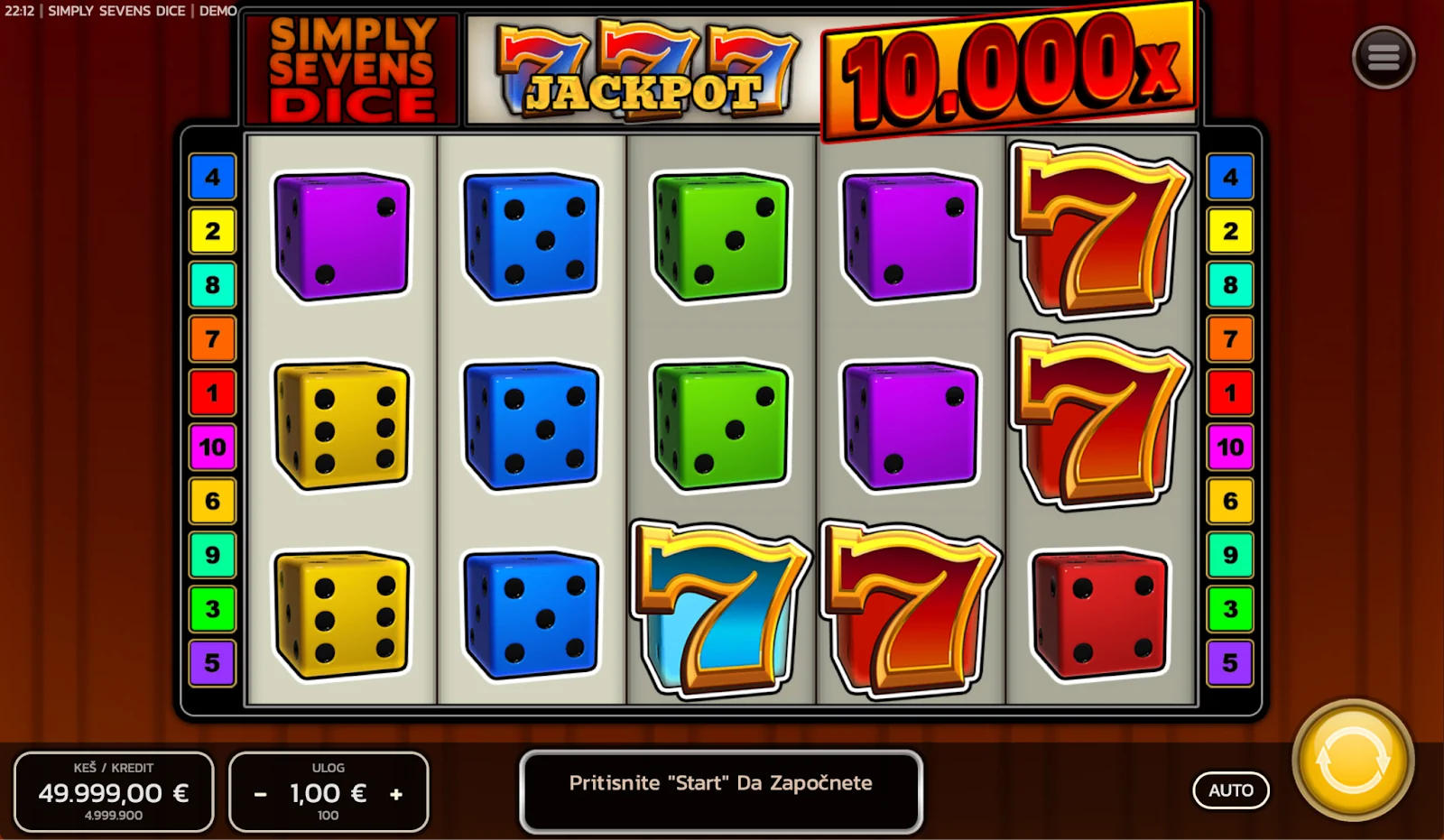This screenshot has height=840, width=1444.
Task: Select payline 7 on the left panel
Action: 213,338
